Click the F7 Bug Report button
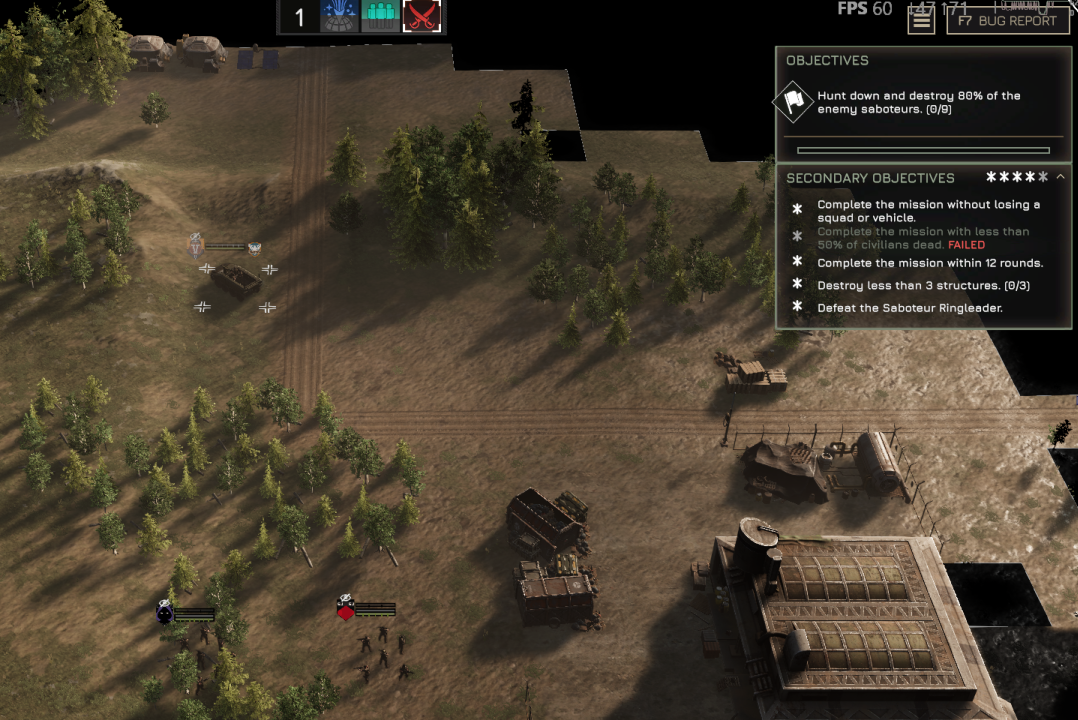The width and height of the screenshot is (1078, 720). pos(1007,20)
